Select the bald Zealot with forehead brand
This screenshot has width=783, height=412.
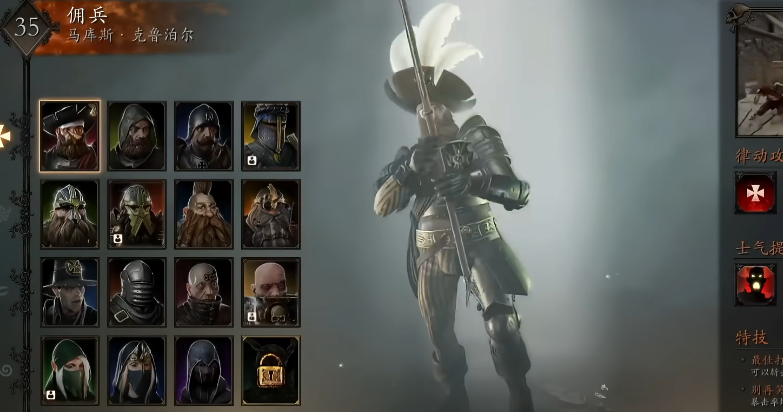click(x=203, y=291)
